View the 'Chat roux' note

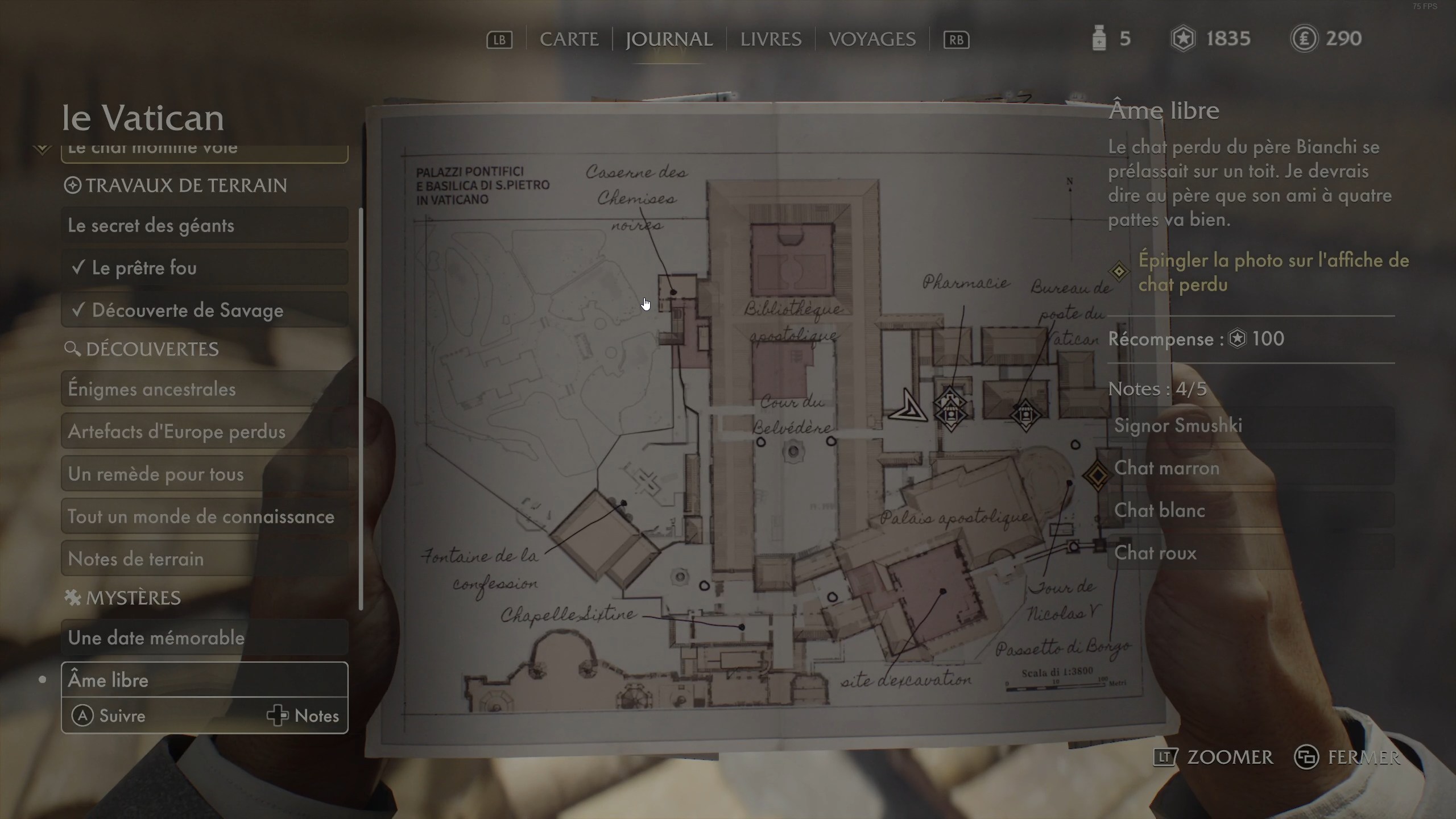[x=1251, y=553]
